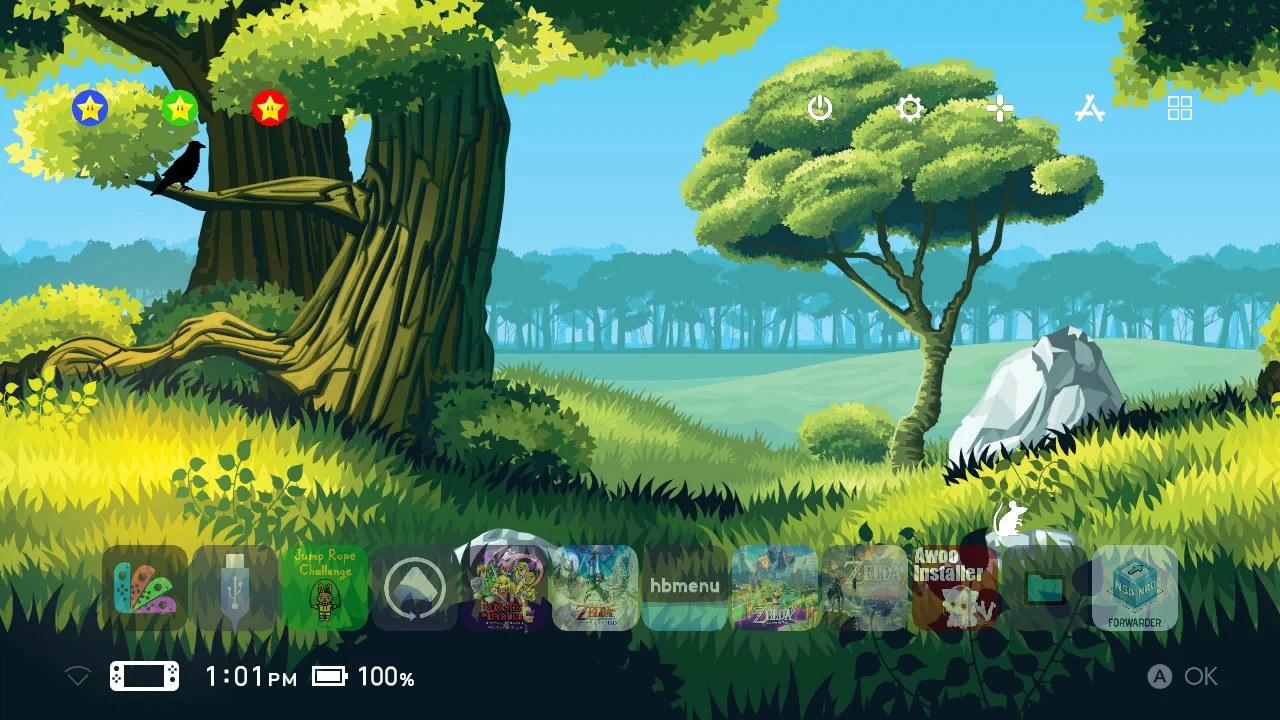Switch to the blue star user profile
Viewport: 1280px width, 720px height.
[x=88, y=108]
